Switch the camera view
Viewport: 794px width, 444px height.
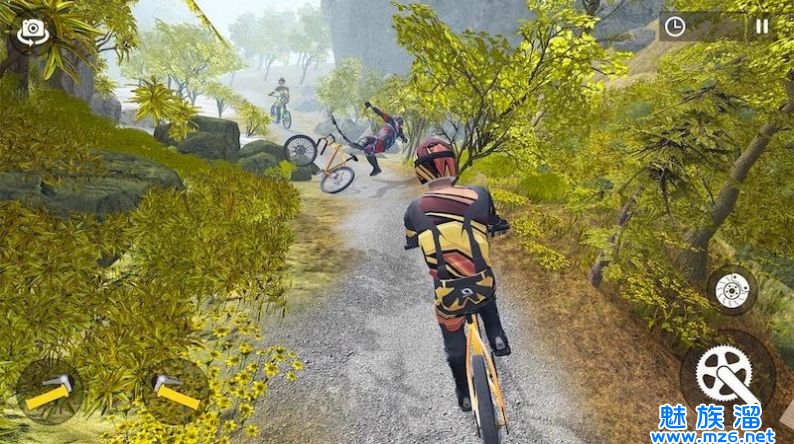(x=31, y=33)
